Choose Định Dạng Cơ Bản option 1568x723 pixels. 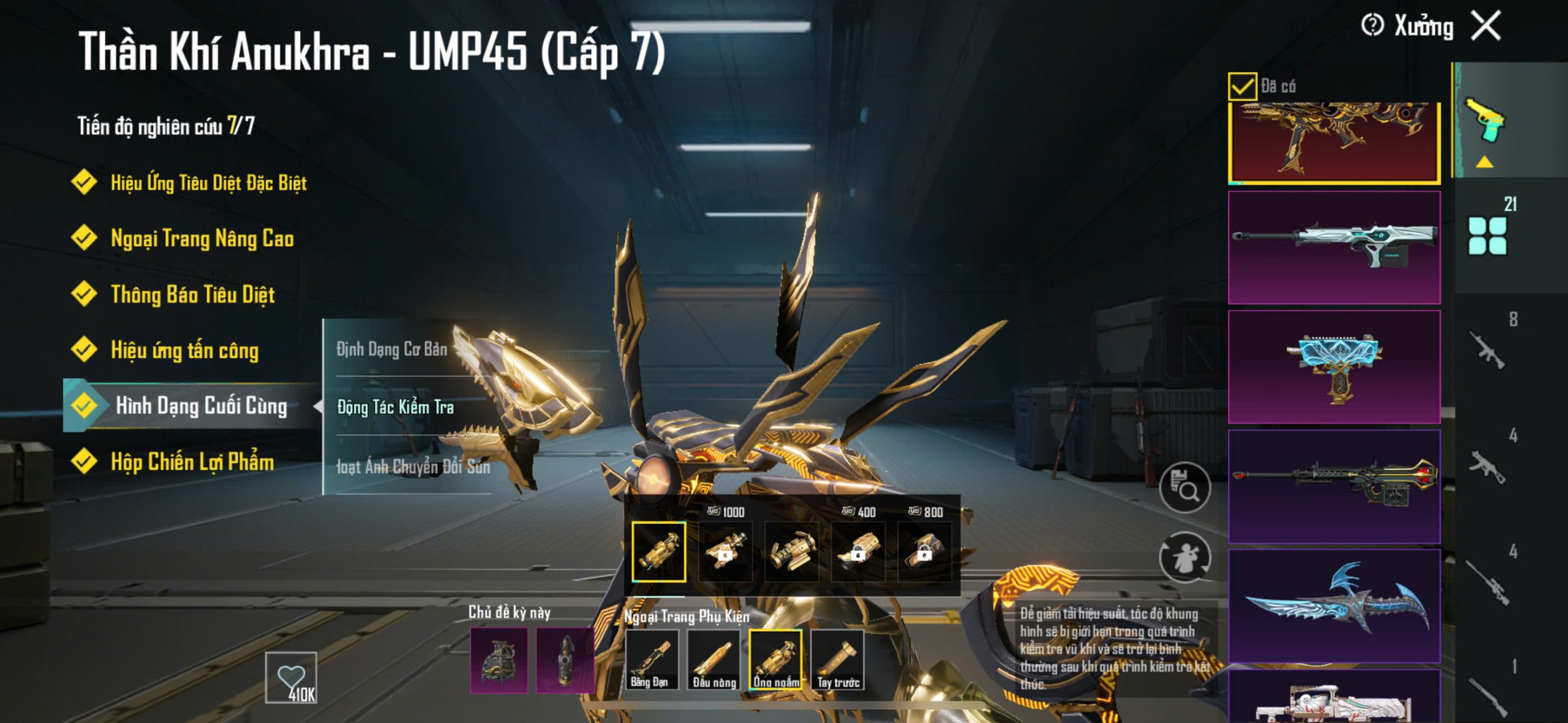click(x=391, y=349)
